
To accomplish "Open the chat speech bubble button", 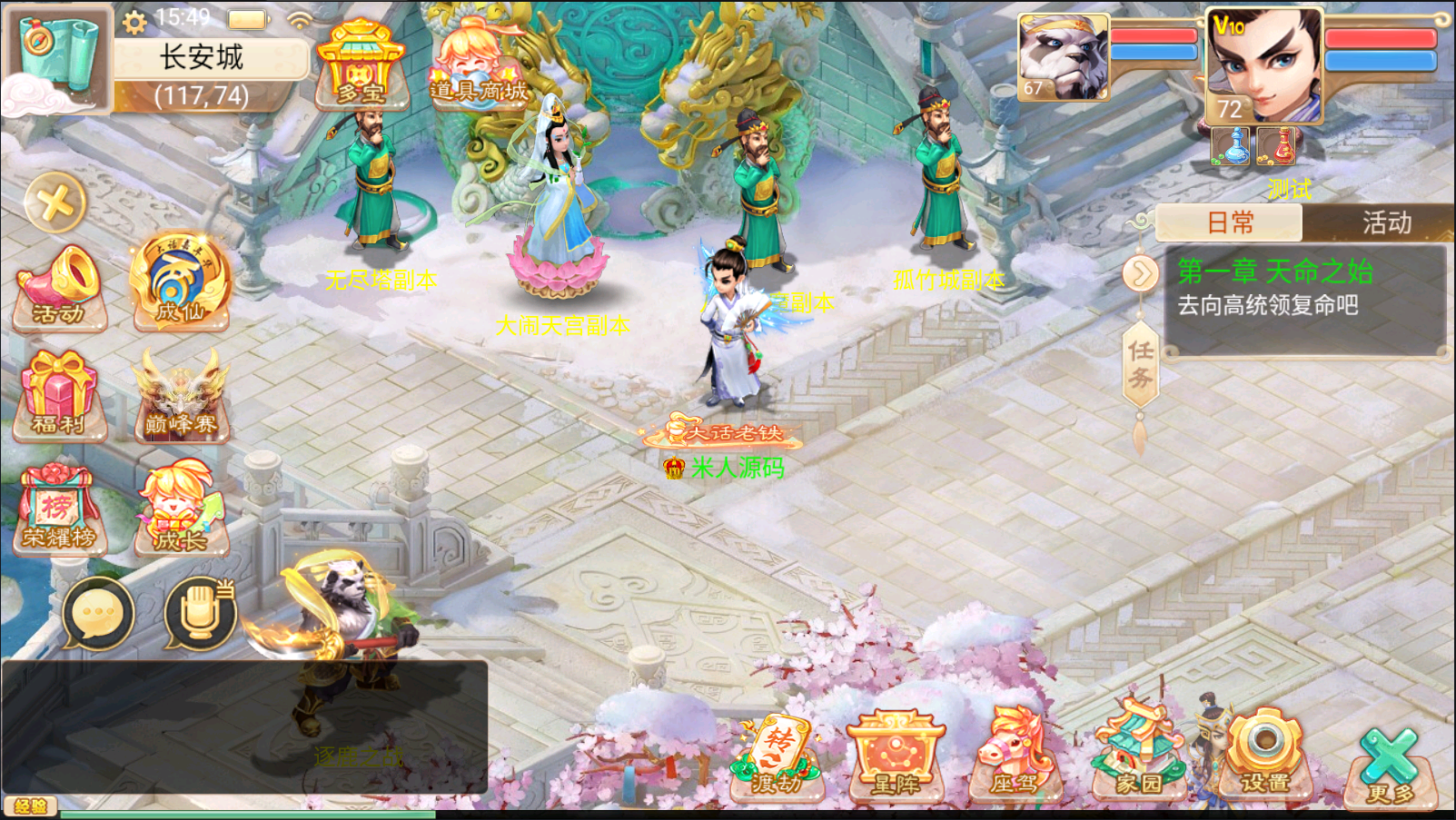I will point(98,614).
